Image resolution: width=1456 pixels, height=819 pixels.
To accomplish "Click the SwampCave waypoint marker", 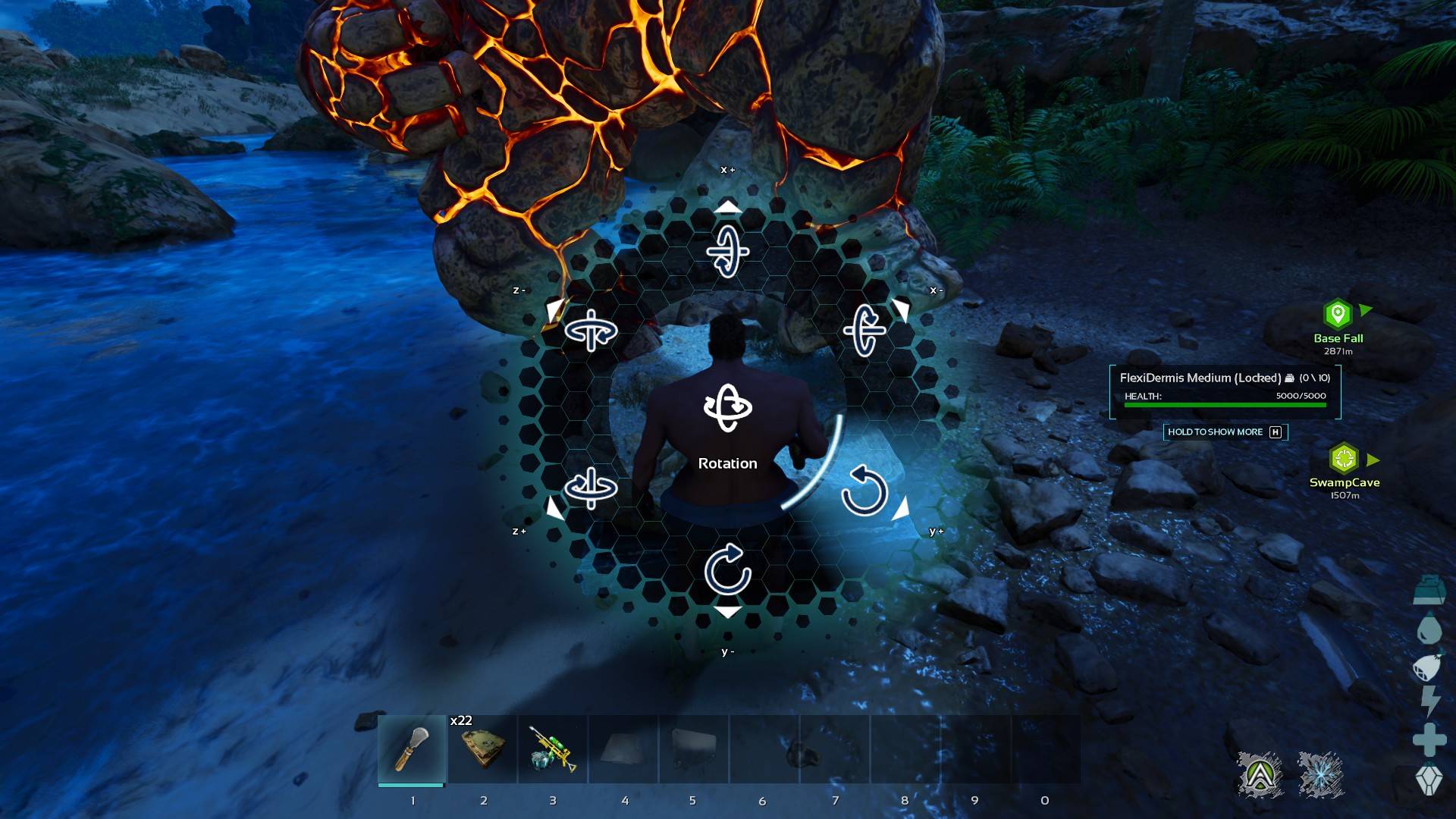I will tap(1344, 459).
